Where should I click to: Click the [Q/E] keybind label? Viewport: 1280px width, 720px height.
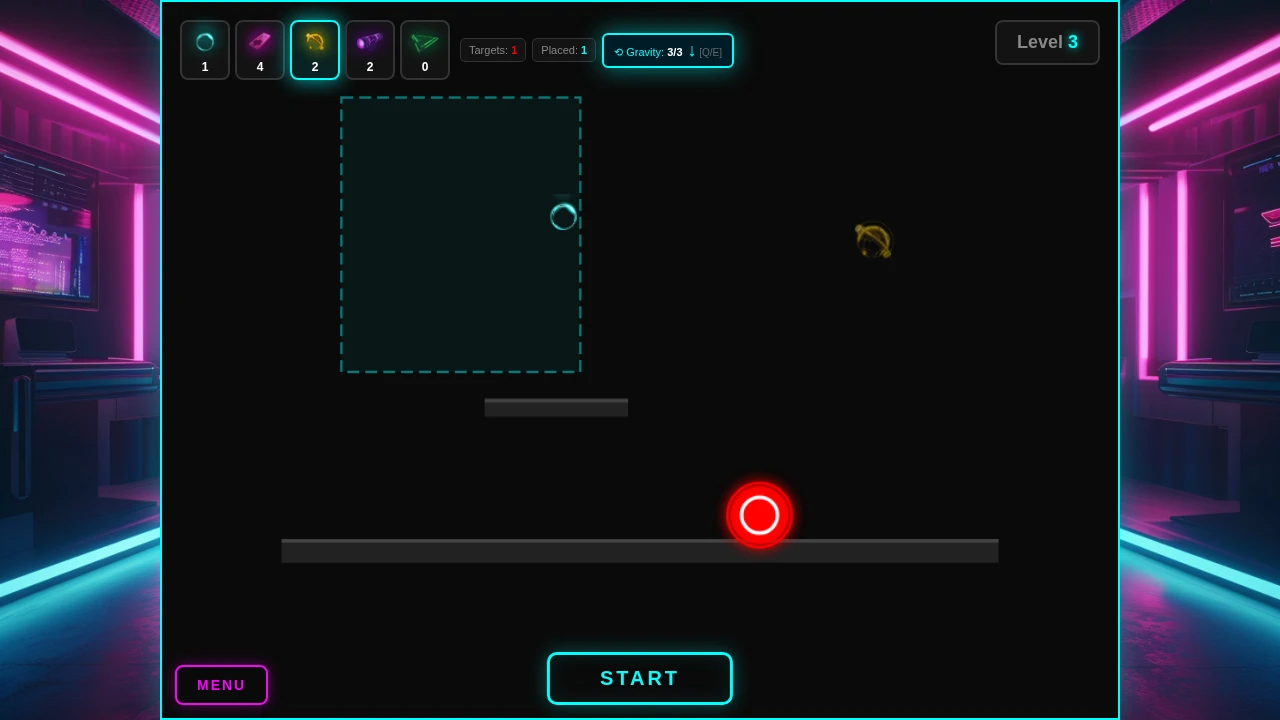pos(710,52)
